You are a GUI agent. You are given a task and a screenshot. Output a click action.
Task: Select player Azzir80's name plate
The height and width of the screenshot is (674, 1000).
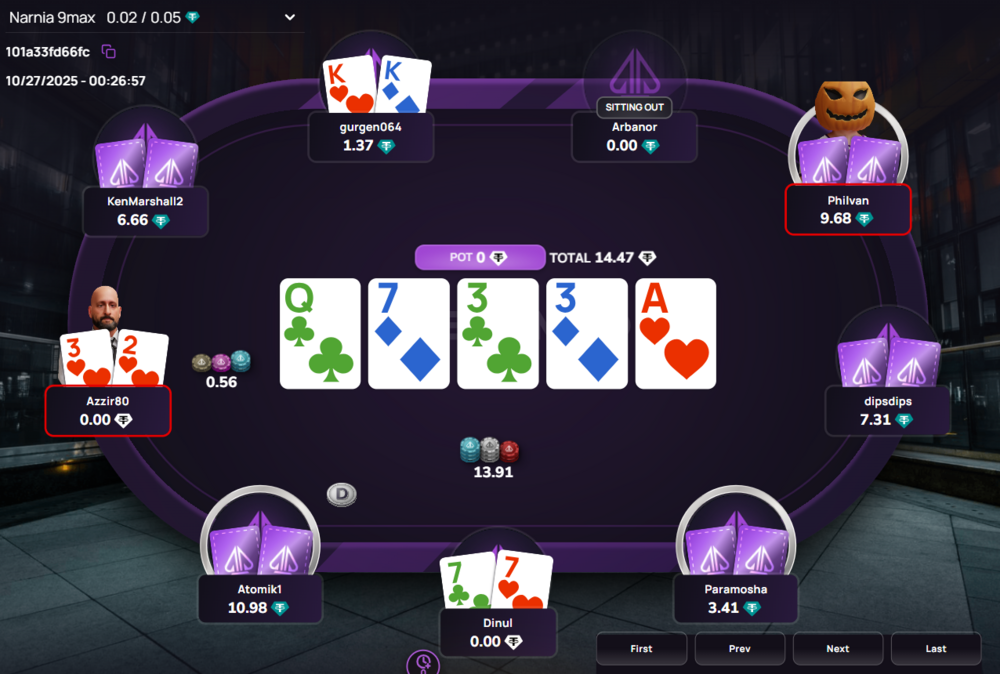[x=108, y=410]
